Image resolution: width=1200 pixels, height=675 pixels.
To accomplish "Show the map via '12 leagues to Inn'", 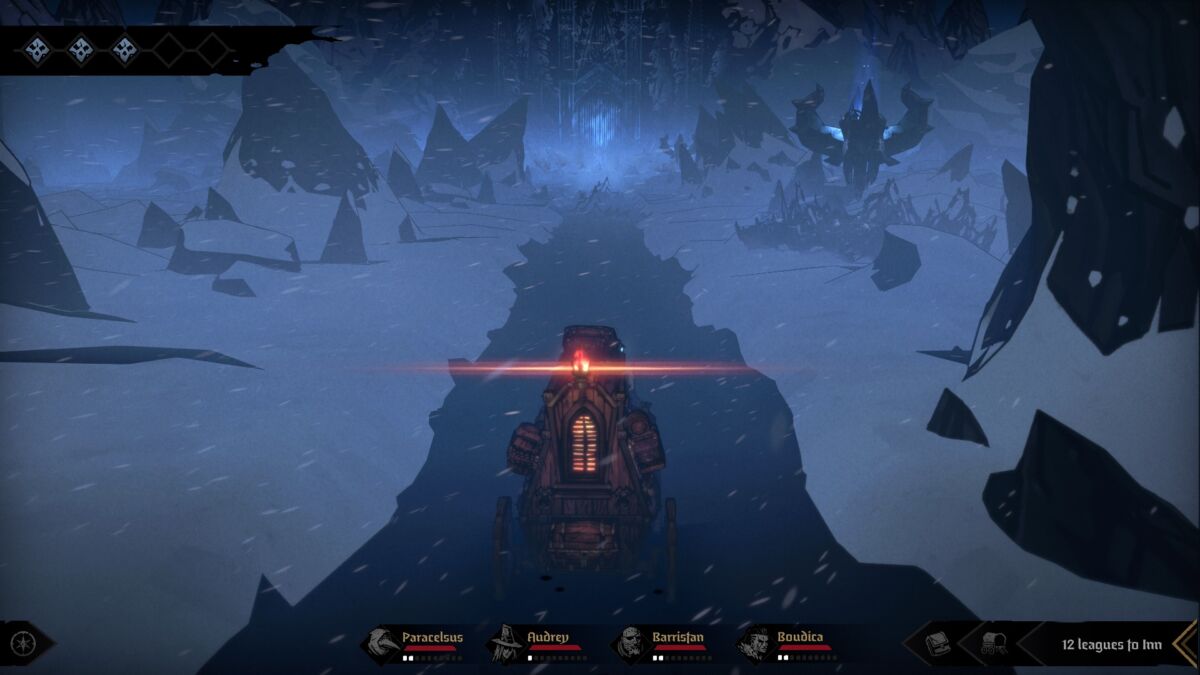I will (1111, 644).
